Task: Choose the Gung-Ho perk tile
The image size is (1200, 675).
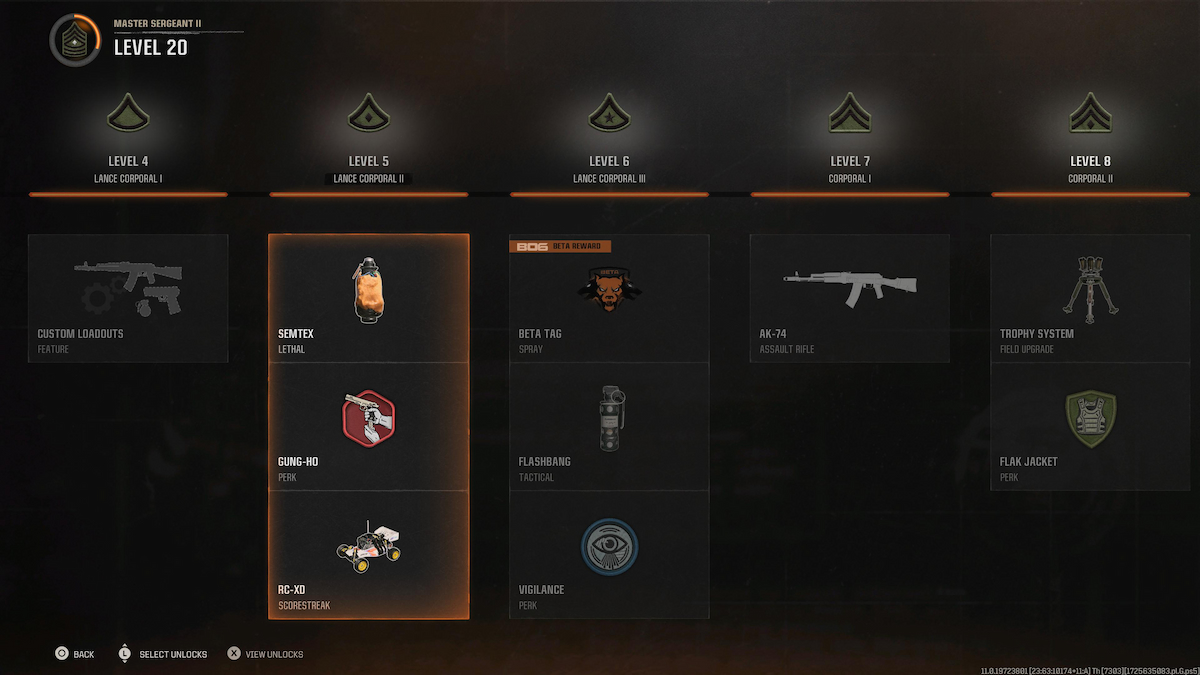Action: [x=368, y=426]
